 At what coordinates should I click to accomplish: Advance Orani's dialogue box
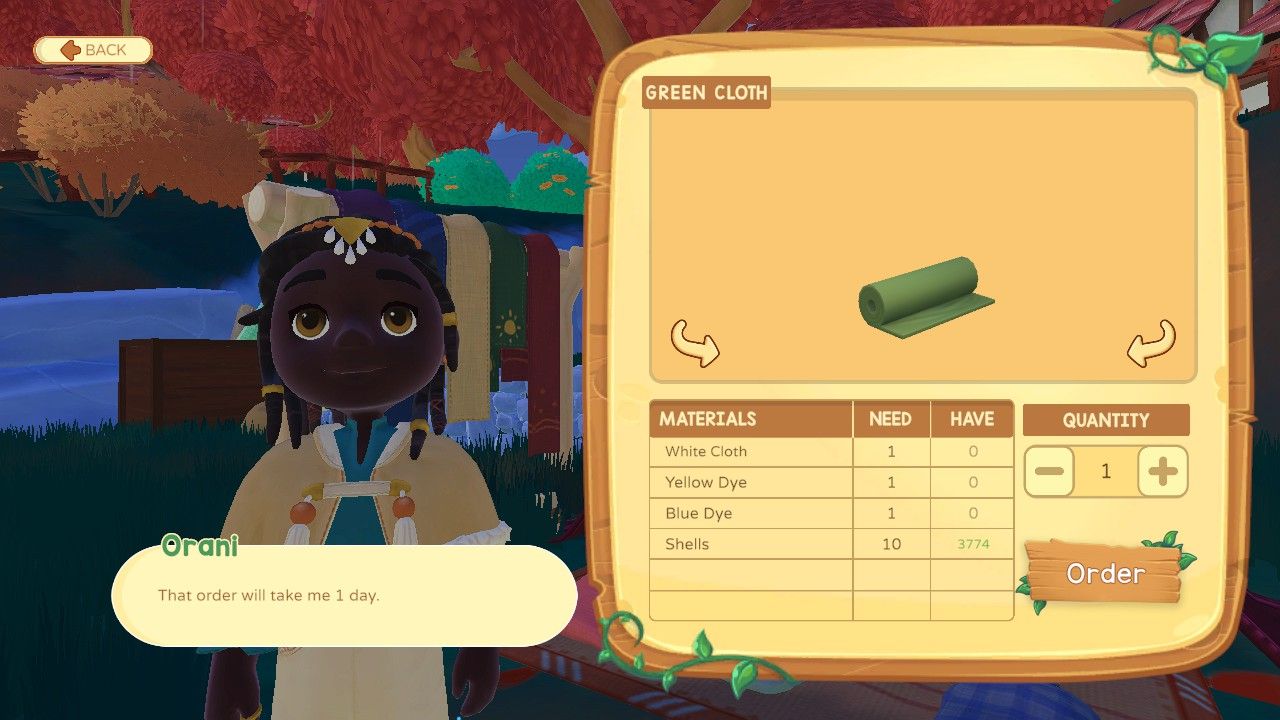pyautogui.click(x=344, y=595)
